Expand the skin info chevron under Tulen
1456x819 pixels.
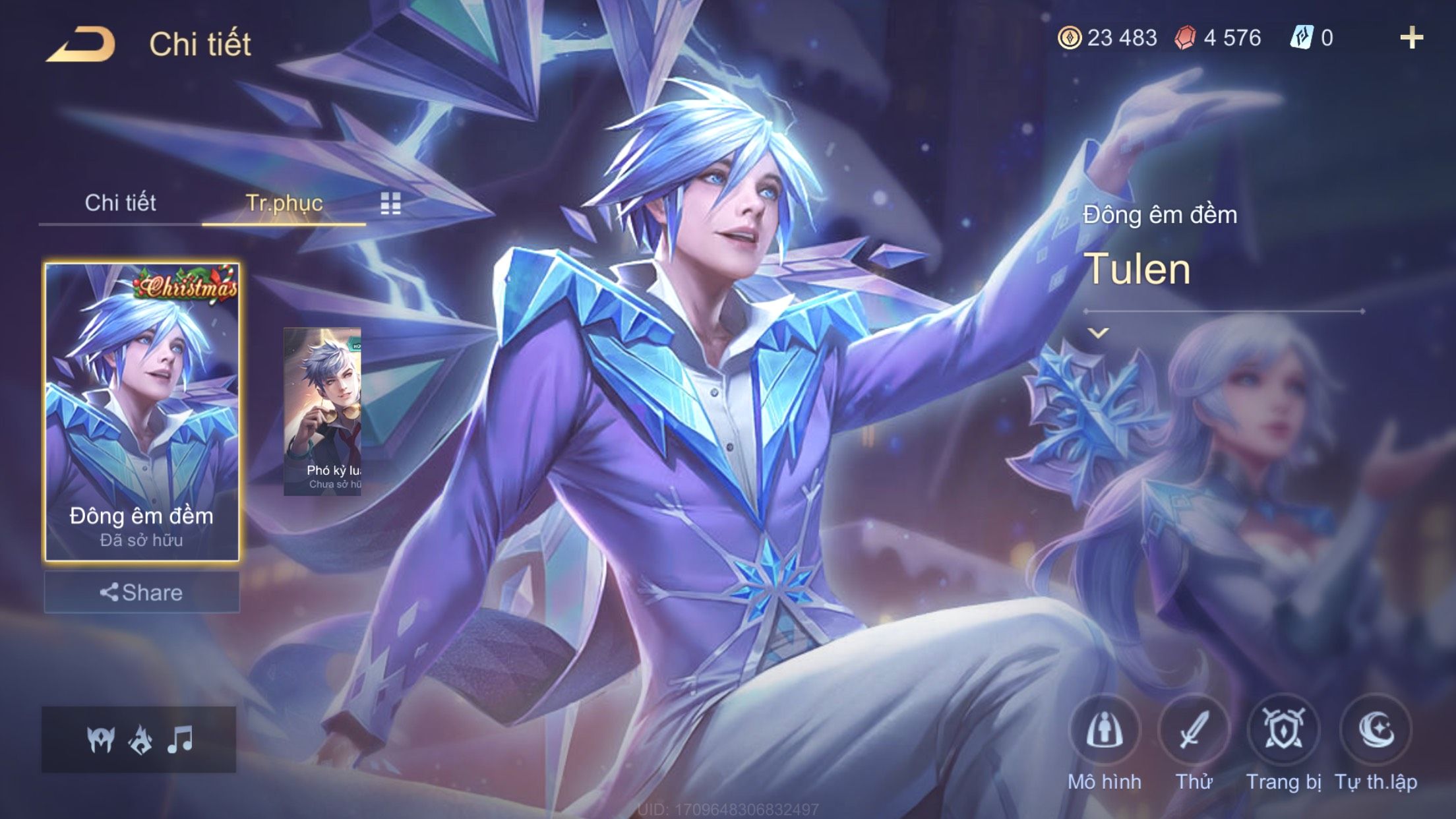tap(1098, 333)
